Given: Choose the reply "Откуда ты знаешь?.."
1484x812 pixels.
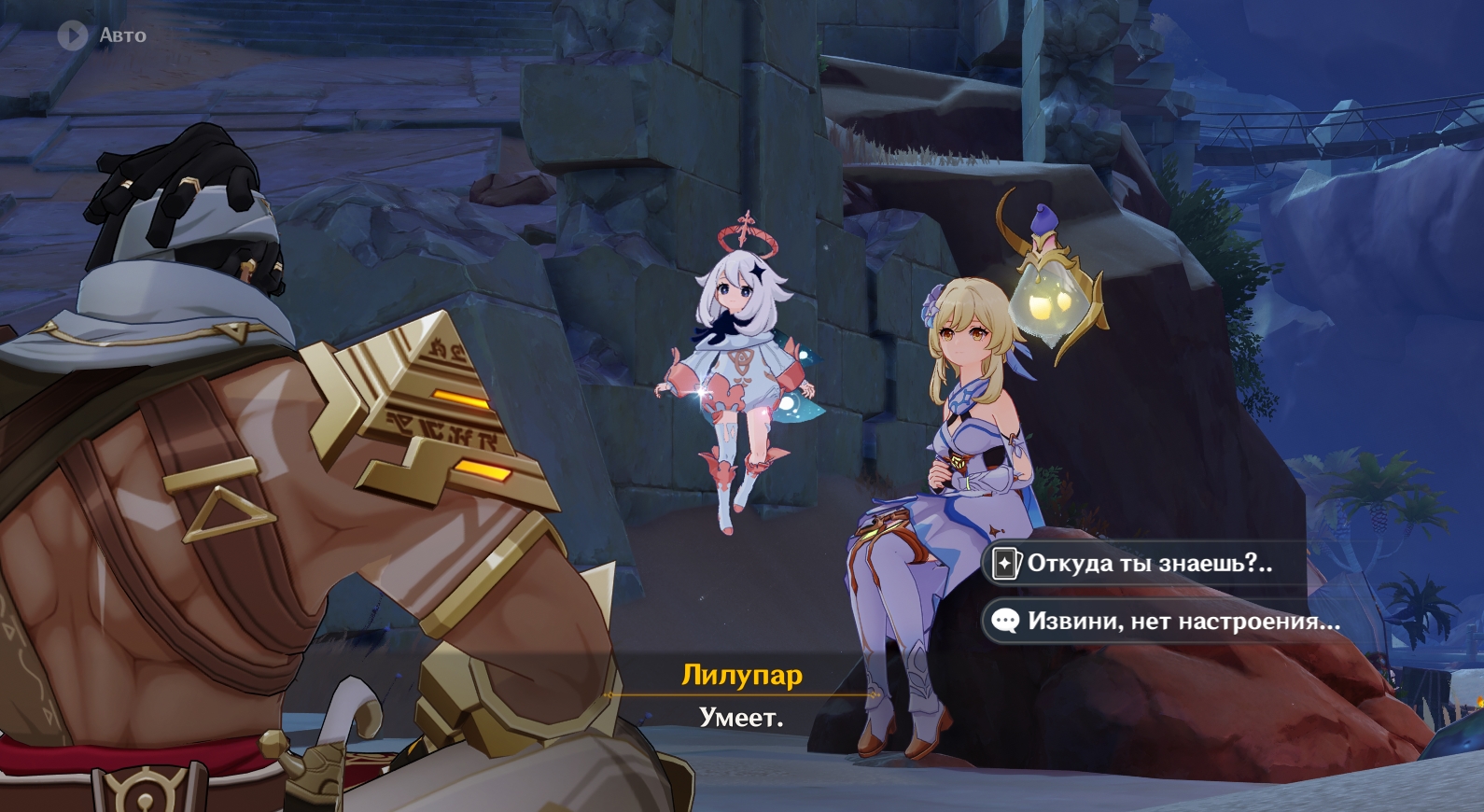Looking at the screenshot, I should [1149, 564].
